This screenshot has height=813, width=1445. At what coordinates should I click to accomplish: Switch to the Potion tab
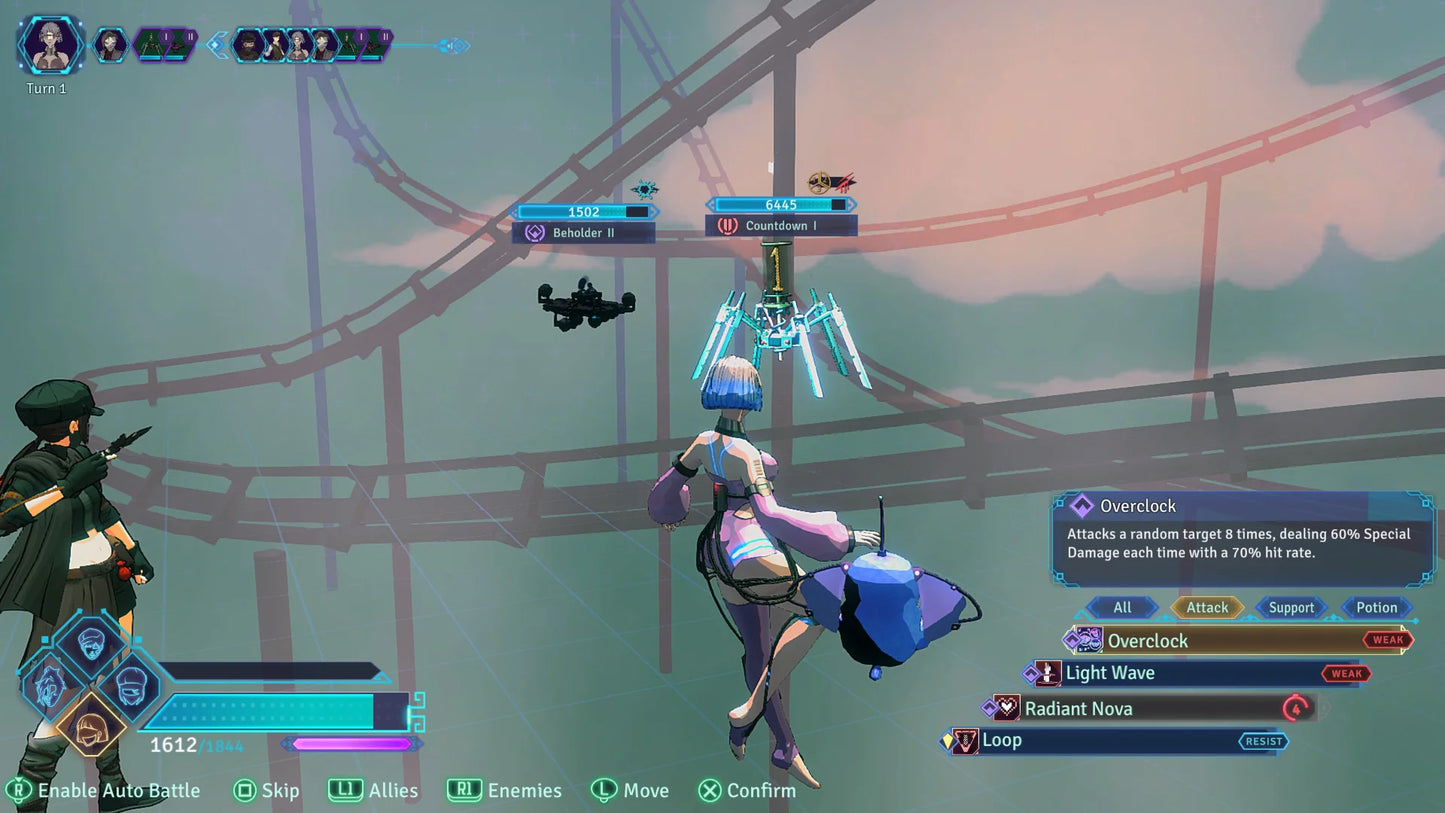coord(1376,607)
